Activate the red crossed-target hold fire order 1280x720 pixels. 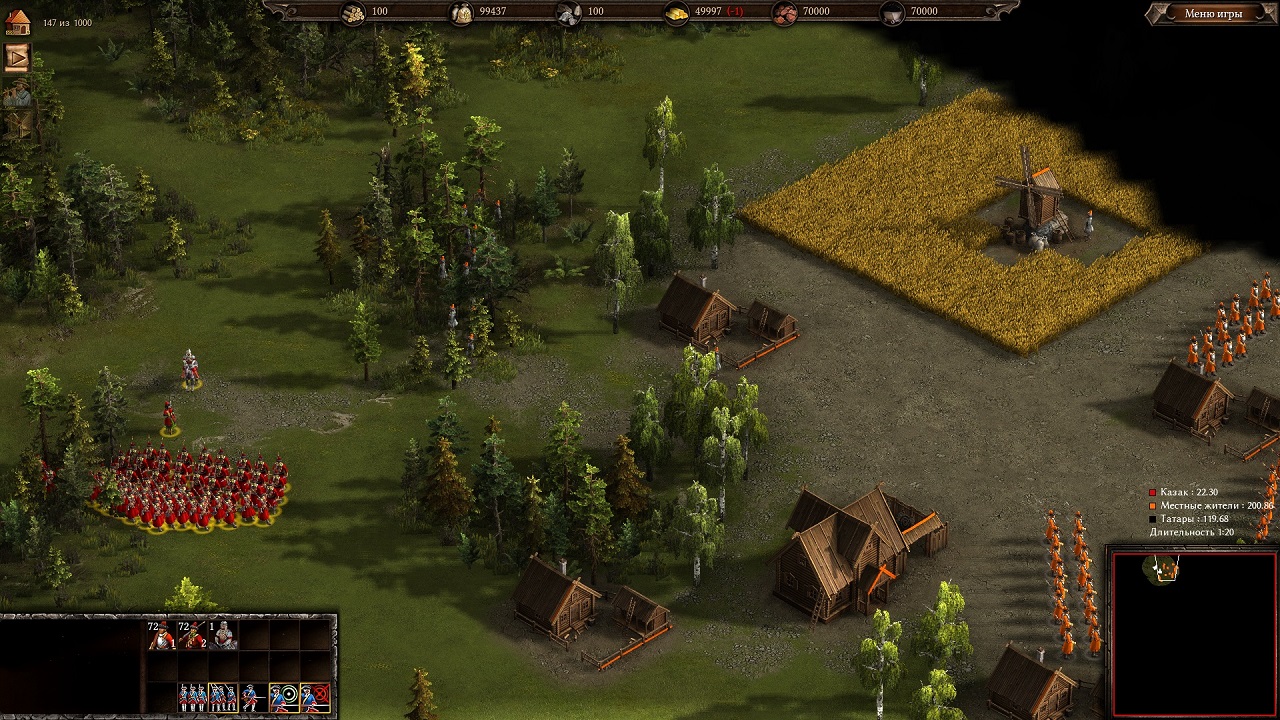click(x=315, y=696)
